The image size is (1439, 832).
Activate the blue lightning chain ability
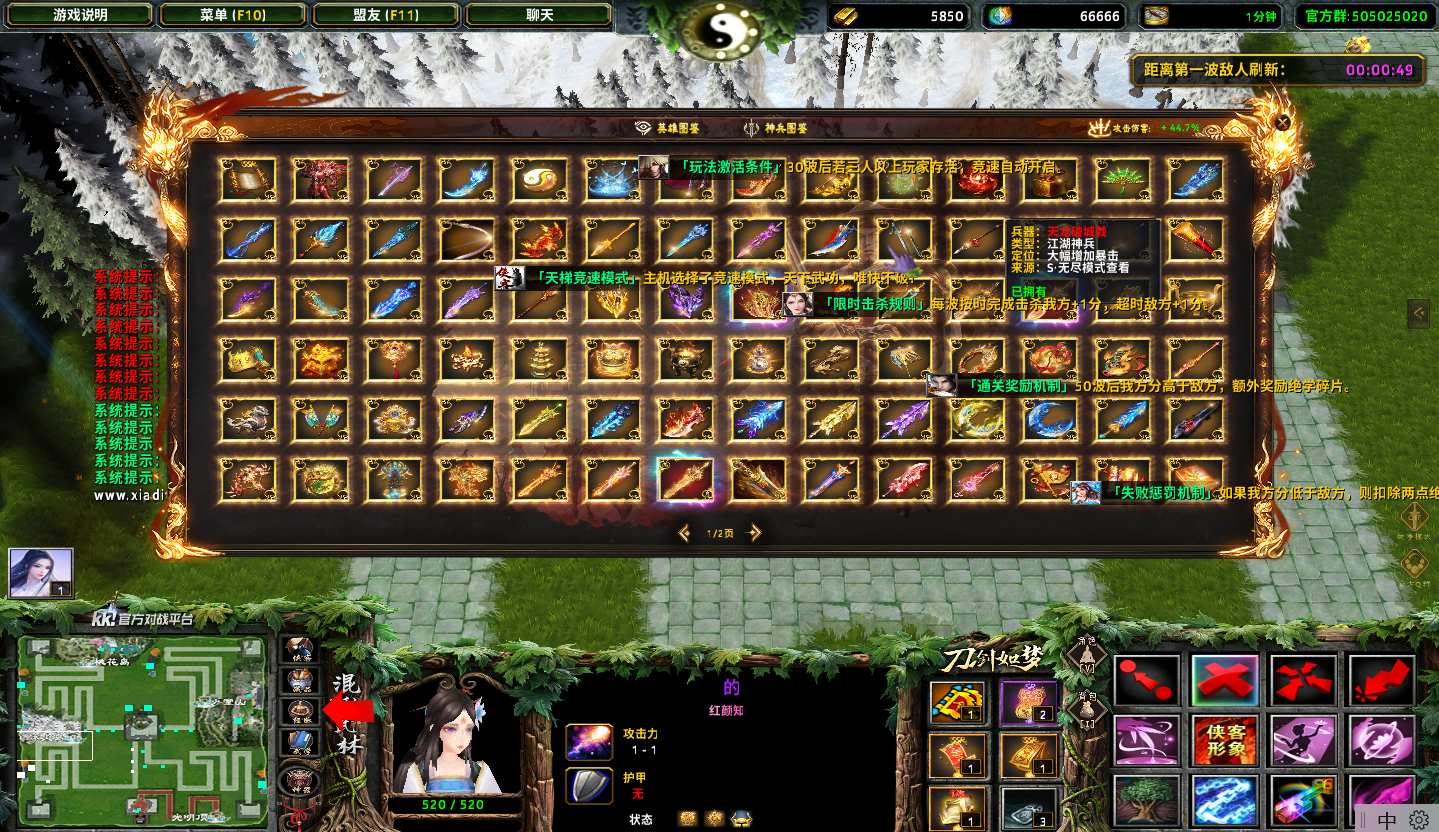point(1225,800)
